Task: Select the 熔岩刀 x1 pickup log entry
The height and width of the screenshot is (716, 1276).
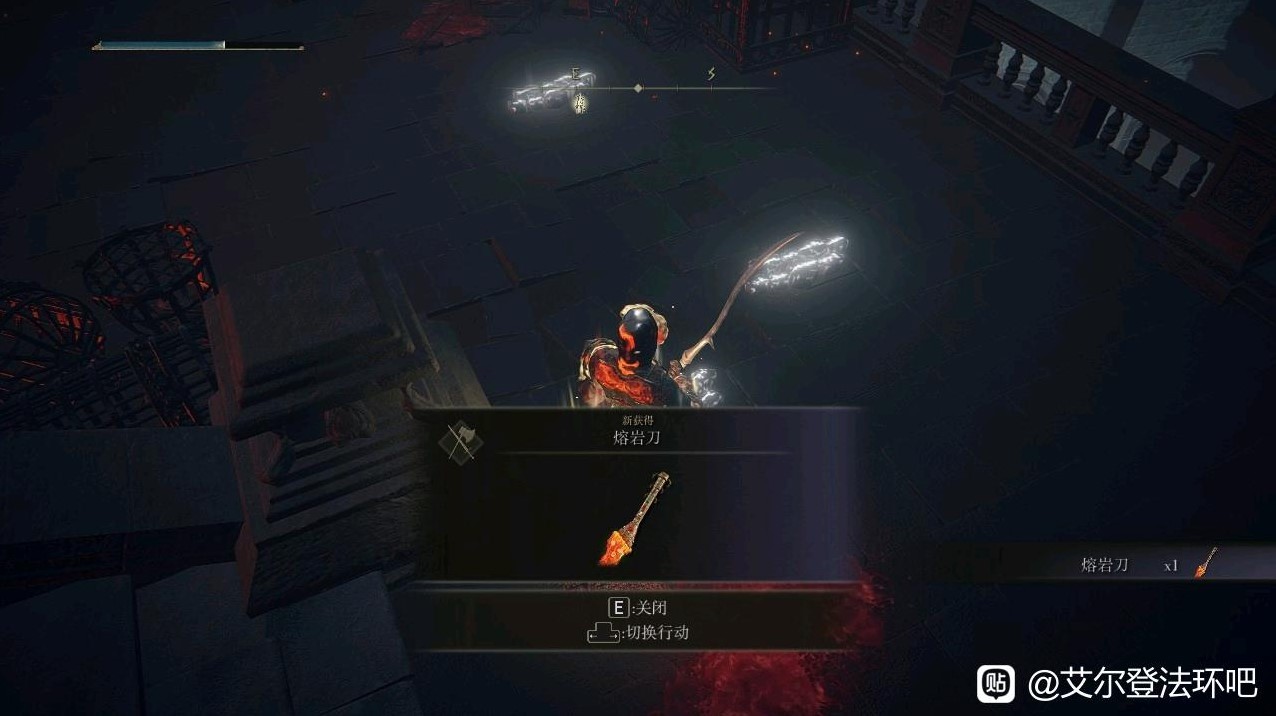Action: [1146, 564]
